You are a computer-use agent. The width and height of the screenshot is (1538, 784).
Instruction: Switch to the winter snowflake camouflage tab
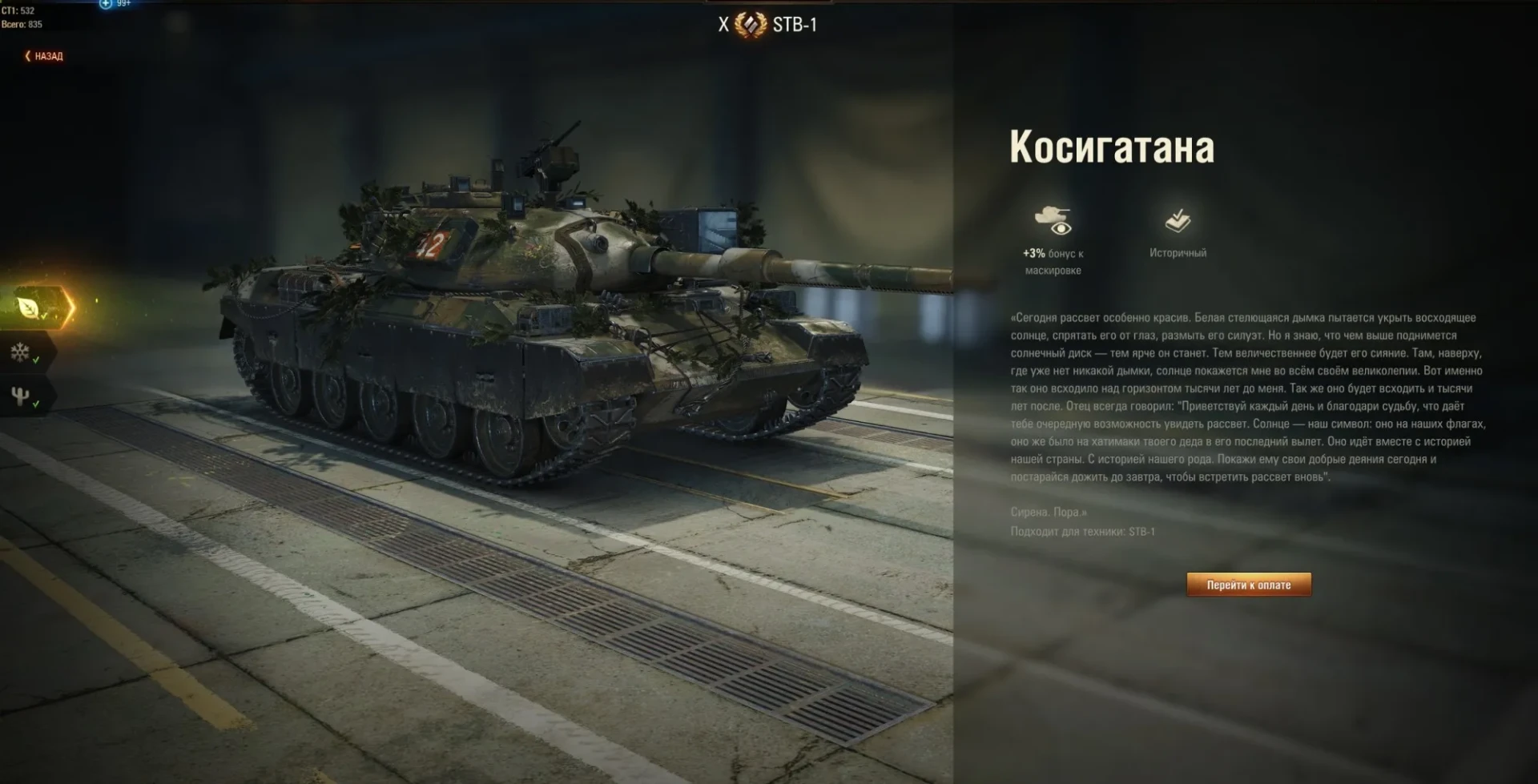[x=21, y=352]
